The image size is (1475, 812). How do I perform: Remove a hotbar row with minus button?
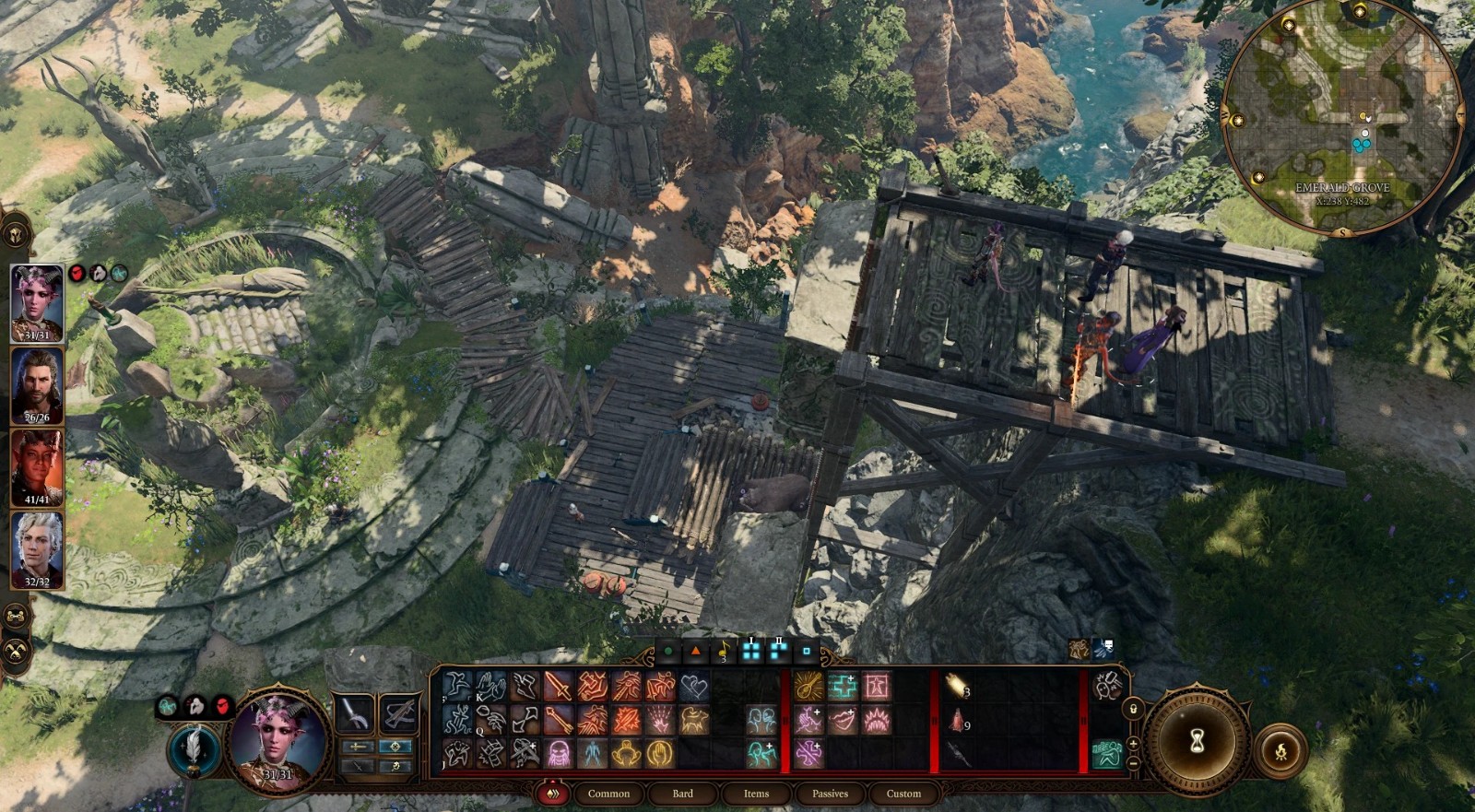click(1133, 763)
